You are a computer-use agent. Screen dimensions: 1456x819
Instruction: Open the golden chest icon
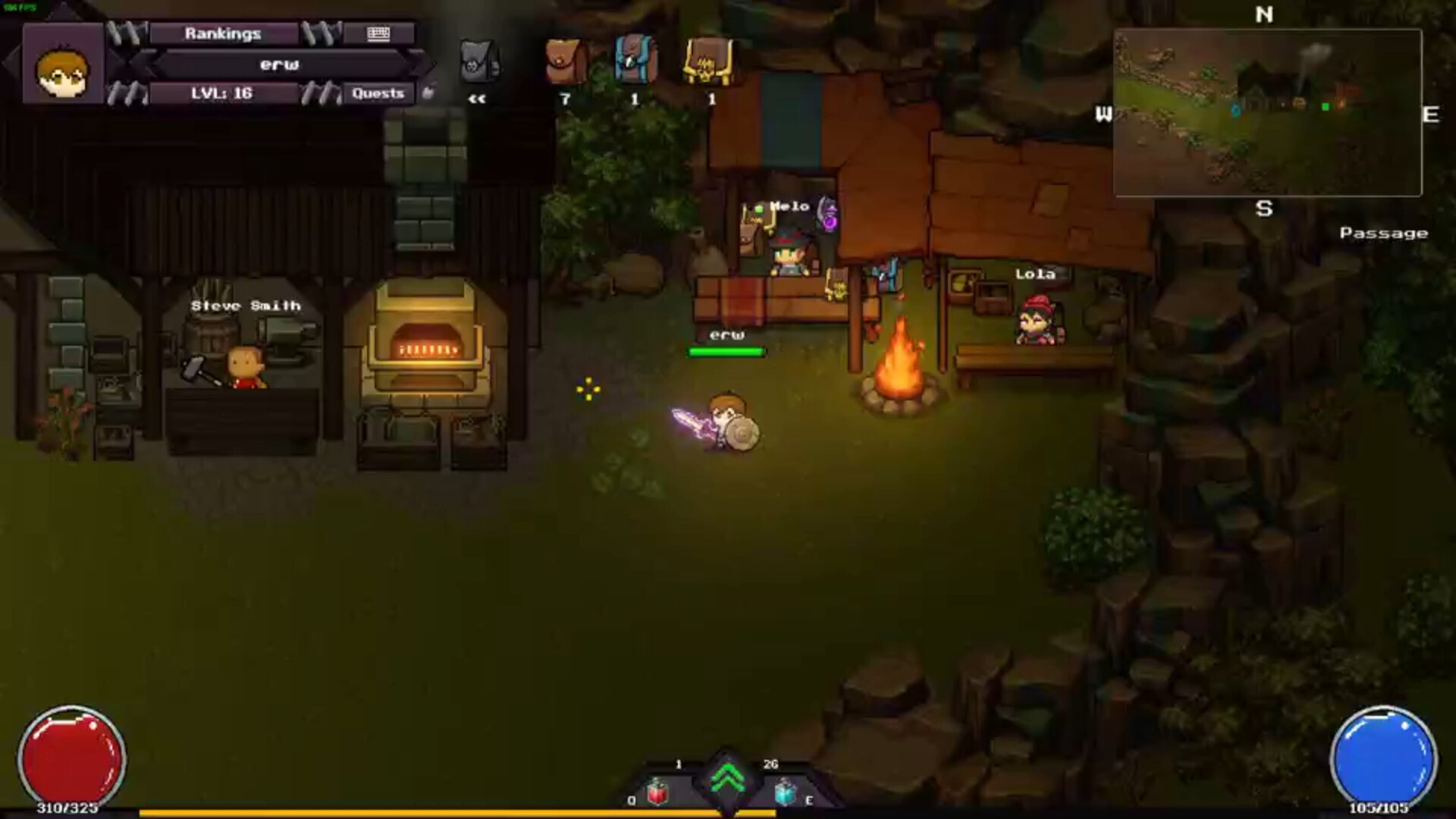710,62
